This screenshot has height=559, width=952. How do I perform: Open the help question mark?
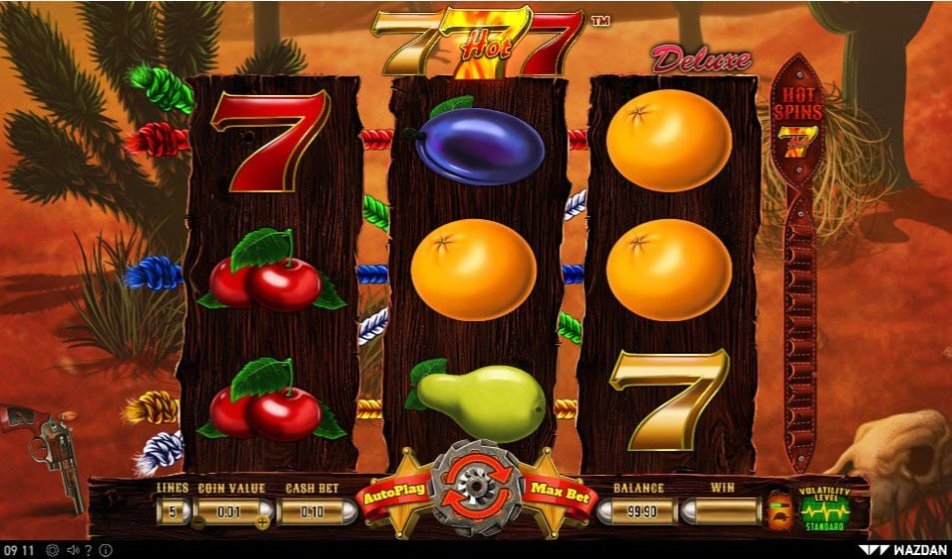(x=89, y=550)
